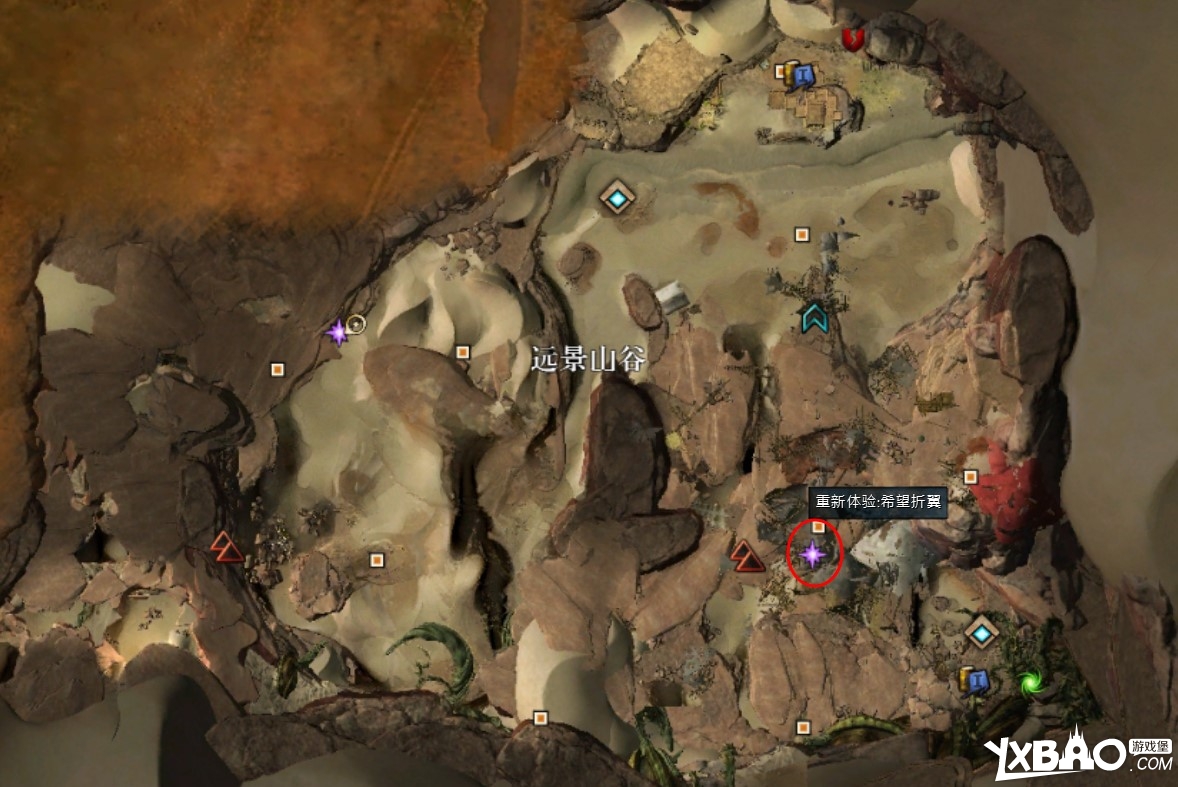Select the purple star circled in red

[x=812, y=552]
